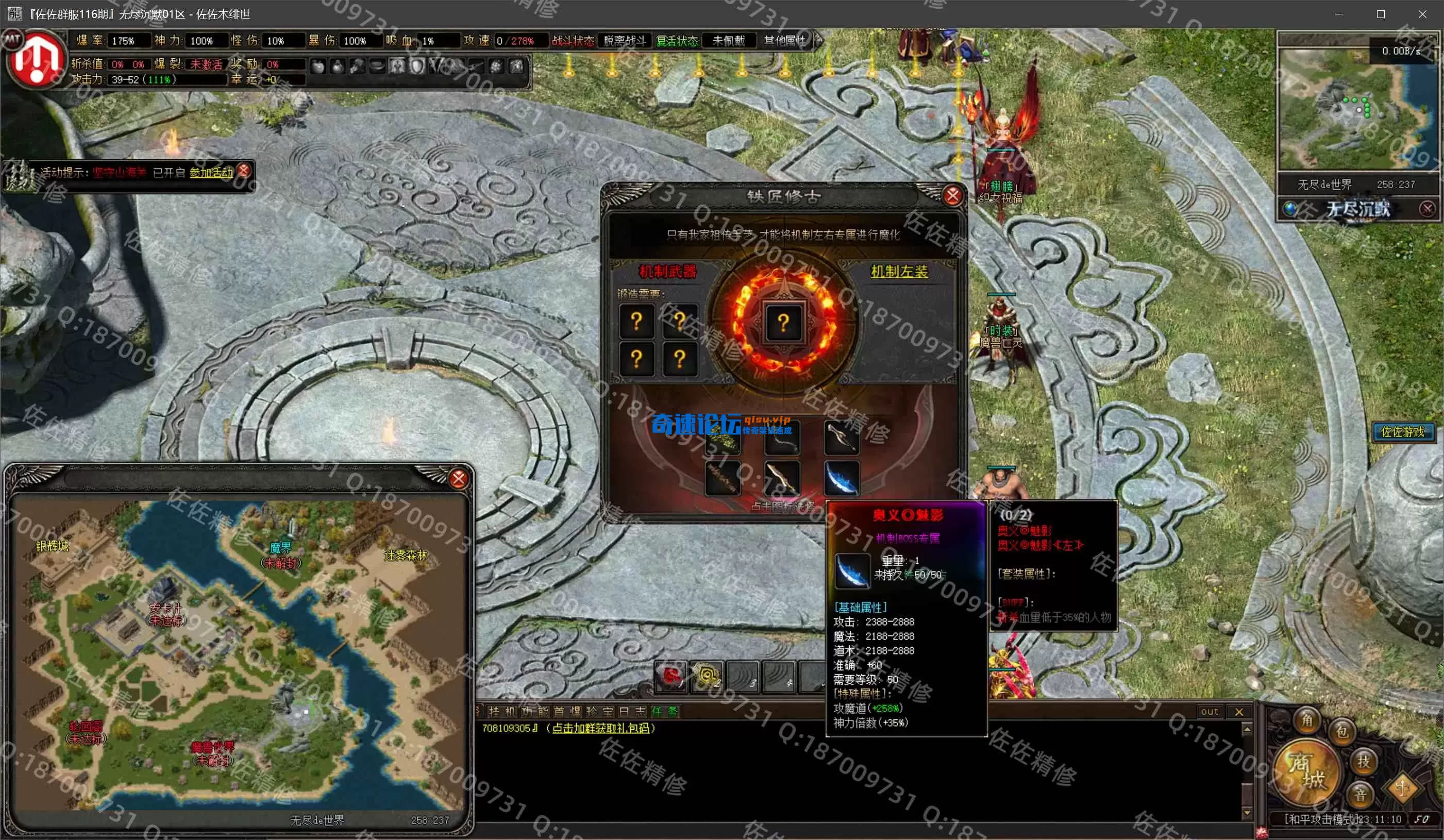Open the 包 bag inventory
1444x840 pixels.
[x=1342, y=732]
